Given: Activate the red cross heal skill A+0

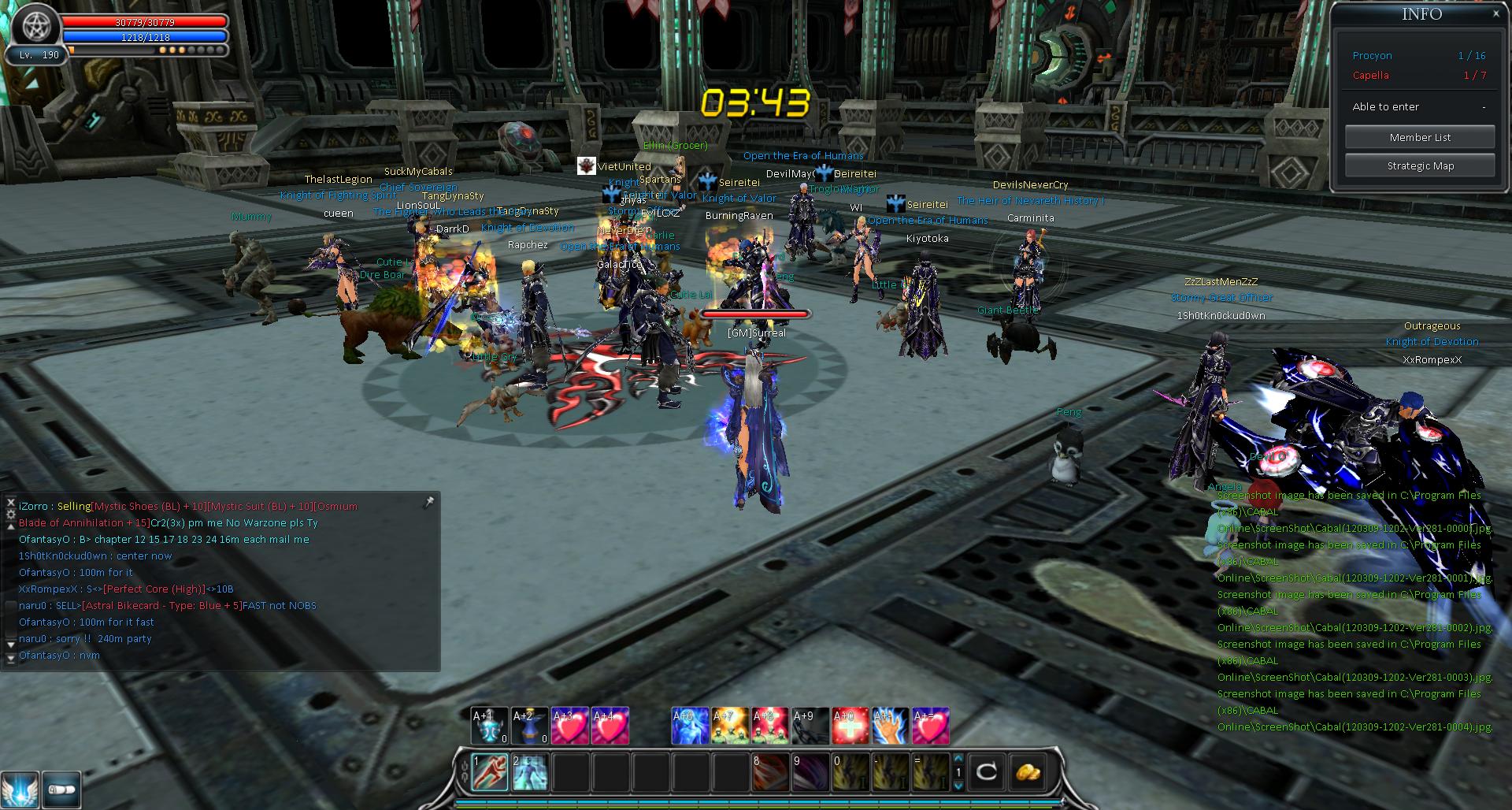Looking at the screenshot, I should coord(850,726).
